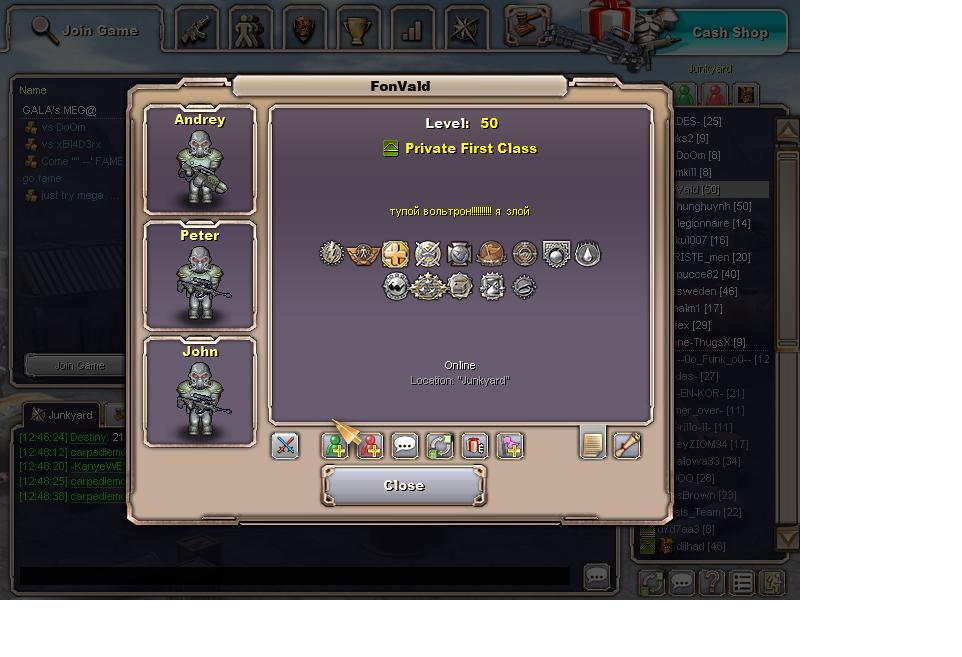Open the Cash Shop
The height and width of the screenshot is (657, 962).
pyautogui.click(x=729, y=32)
